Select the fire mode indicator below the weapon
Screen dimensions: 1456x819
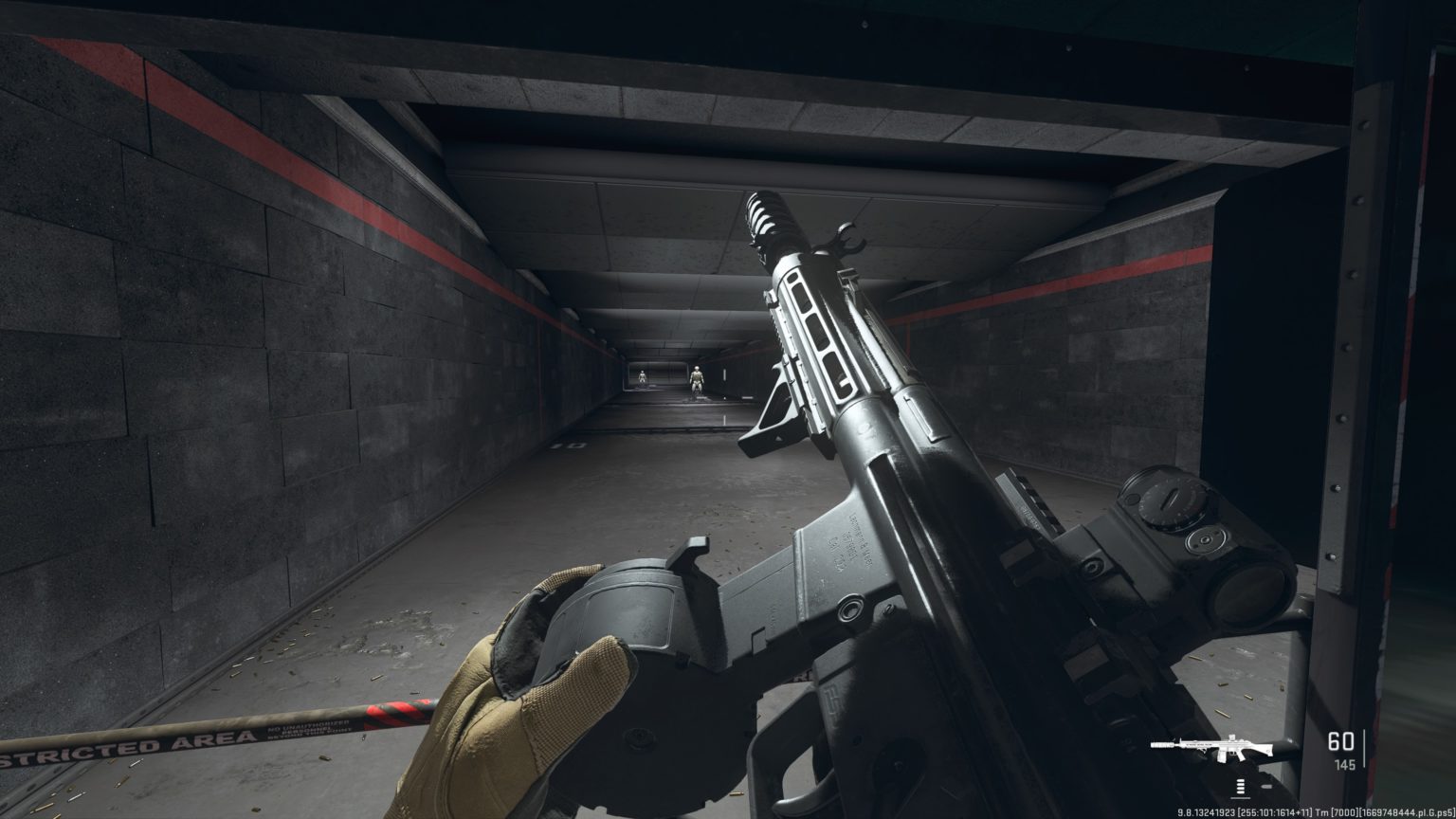[x=1240, y=788]
